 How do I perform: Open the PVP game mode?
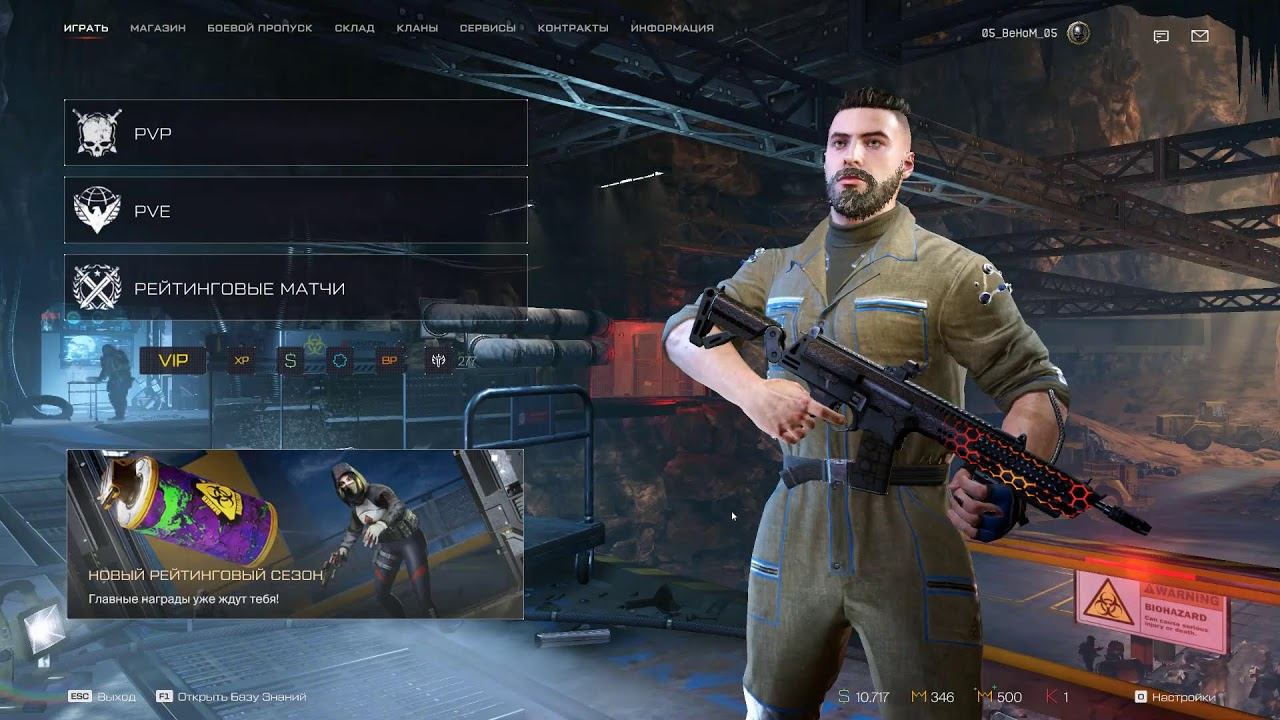pos(296,132)
